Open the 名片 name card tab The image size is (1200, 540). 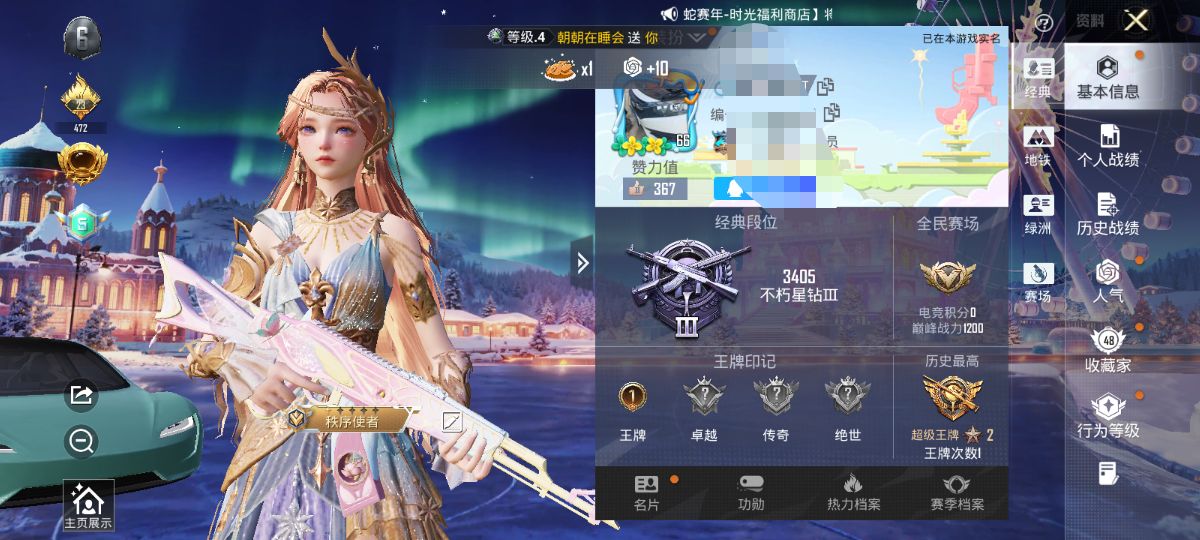tap(646, 493)
